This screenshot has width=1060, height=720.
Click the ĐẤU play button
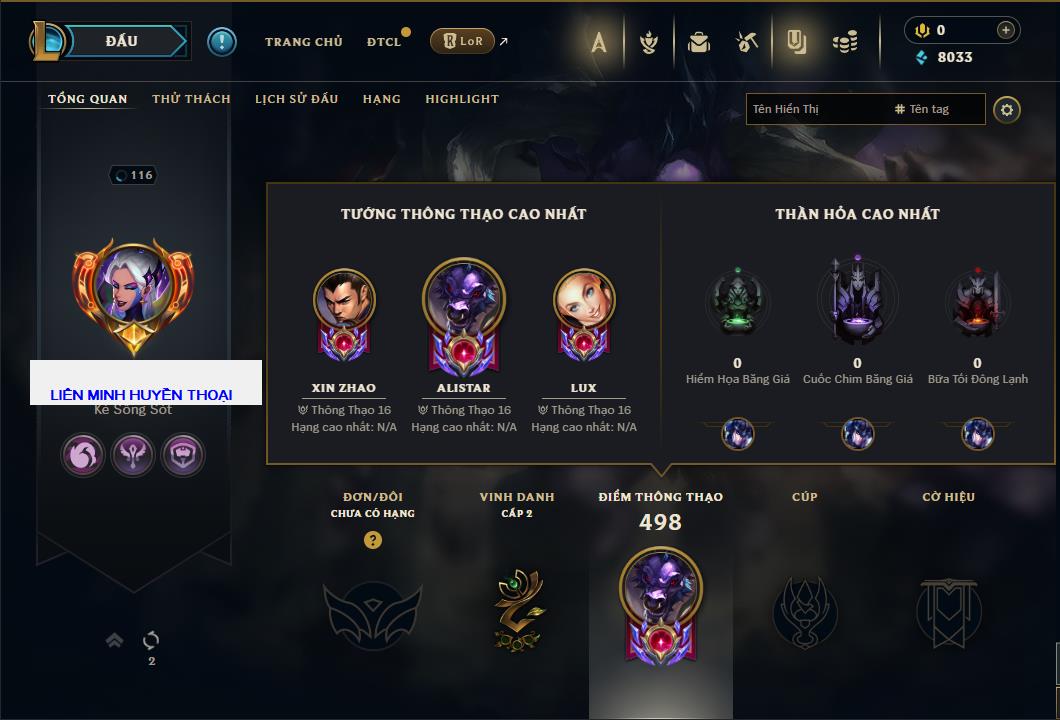[x=121, y=41]
